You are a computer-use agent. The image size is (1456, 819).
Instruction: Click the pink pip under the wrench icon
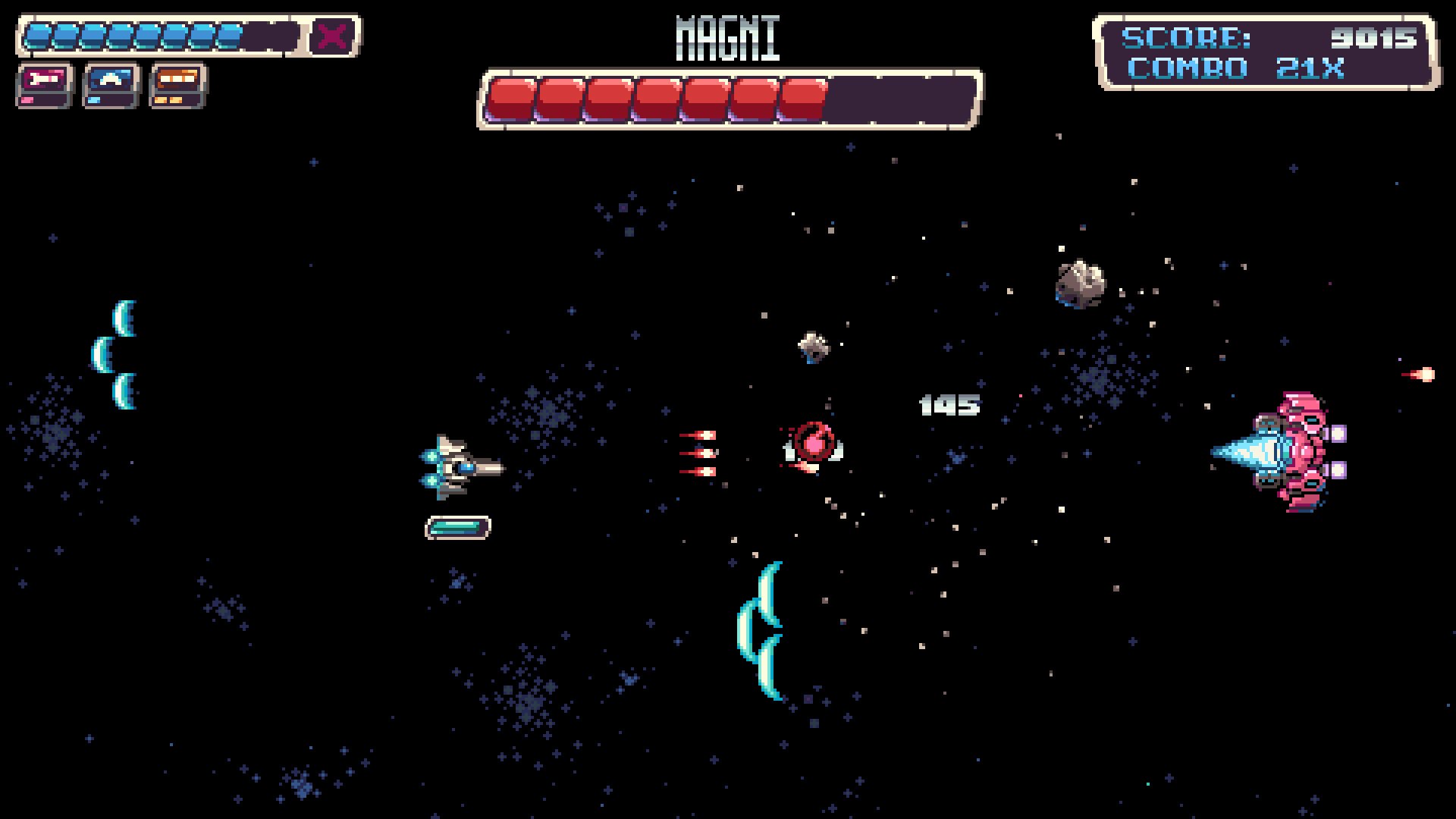27,101
